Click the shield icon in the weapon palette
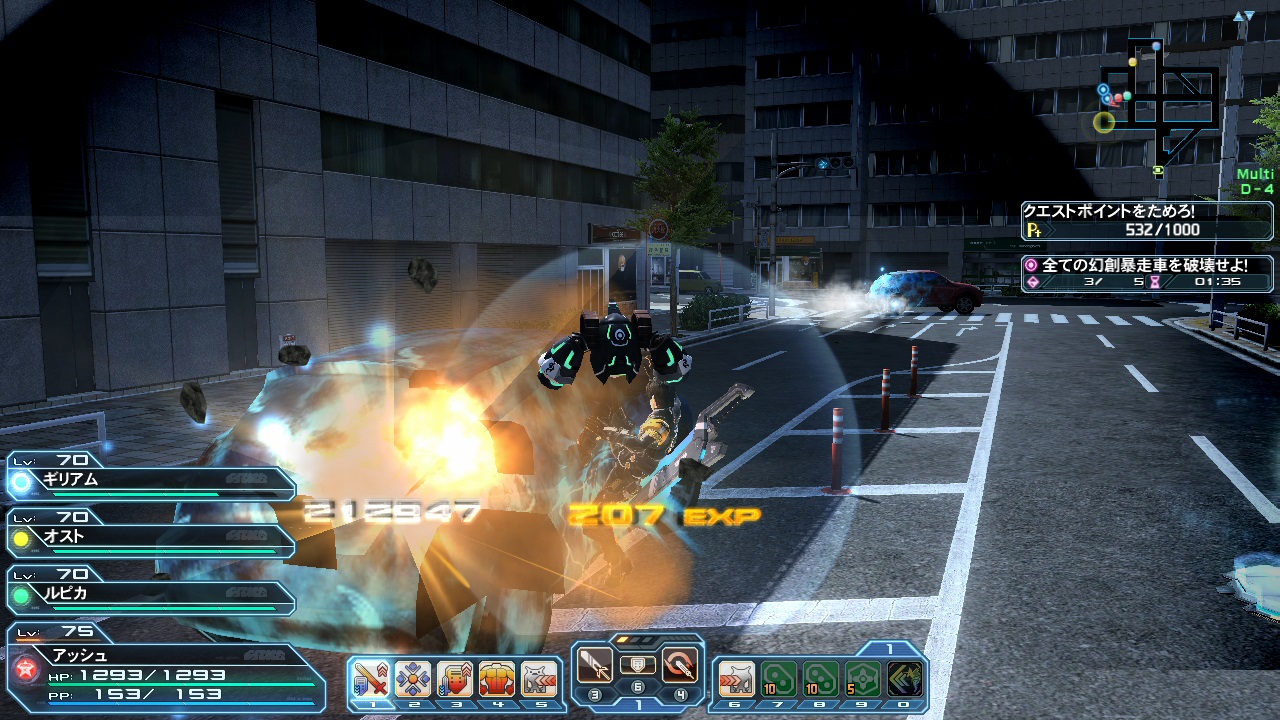The height and width of the screenshot is (720, 1280). (637, 665)
